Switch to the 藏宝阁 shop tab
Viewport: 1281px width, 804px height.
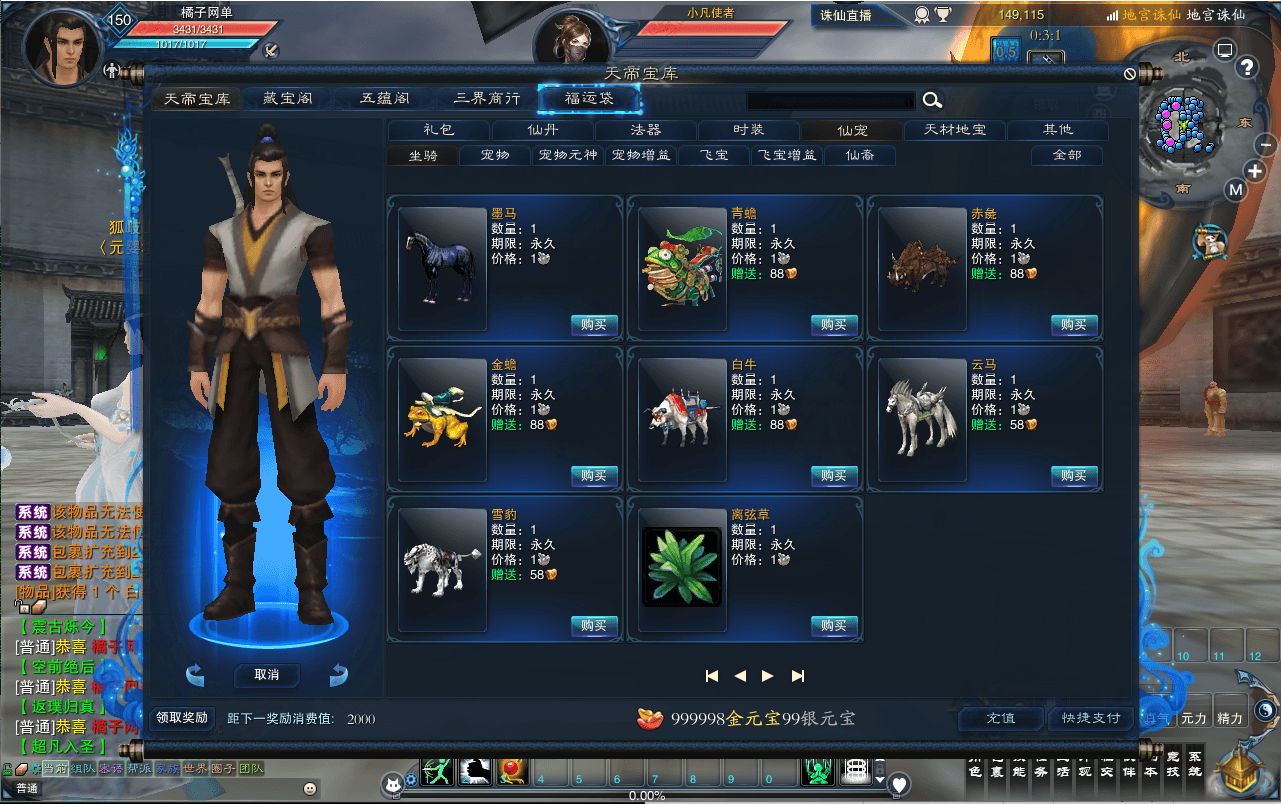point(288,99)
